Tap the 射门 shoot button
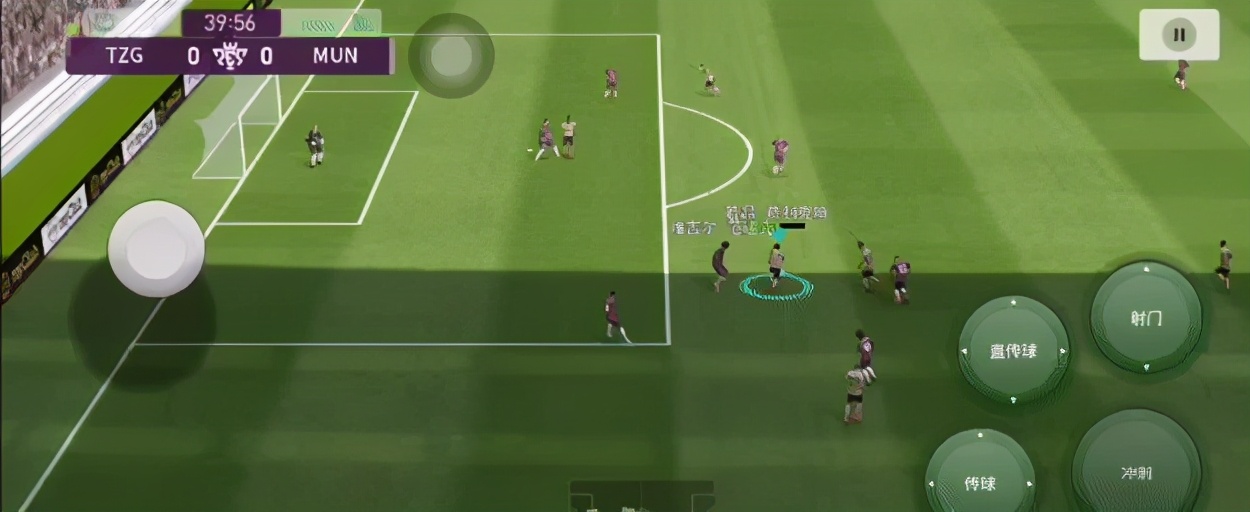Viewport: 1250px width, 512px height. click(x=1146, y=318)
